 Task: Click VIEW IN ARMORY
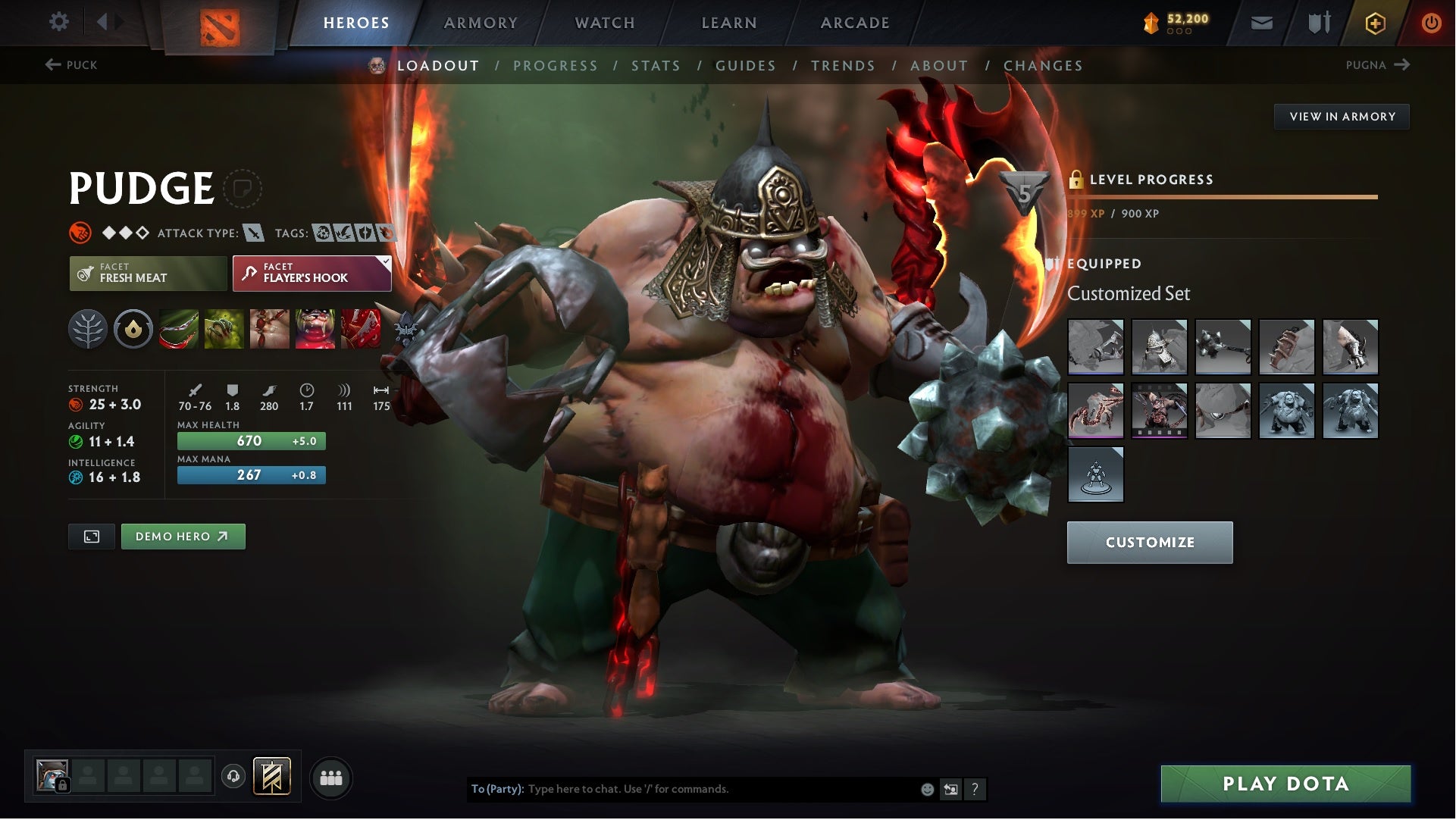pos(1342,116)
